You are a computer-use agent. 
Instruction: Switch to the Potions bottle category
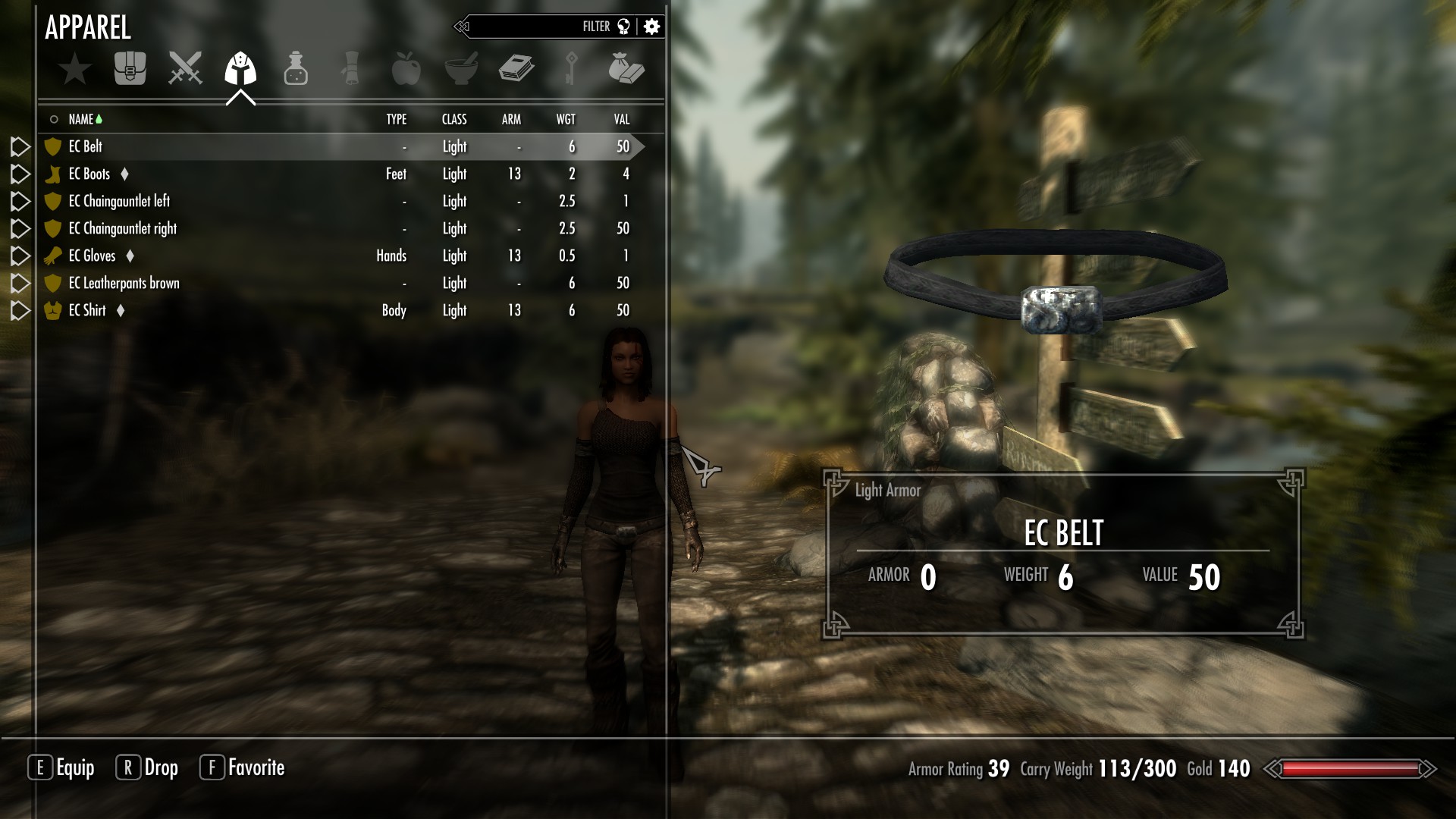click(x=296, y=68)
